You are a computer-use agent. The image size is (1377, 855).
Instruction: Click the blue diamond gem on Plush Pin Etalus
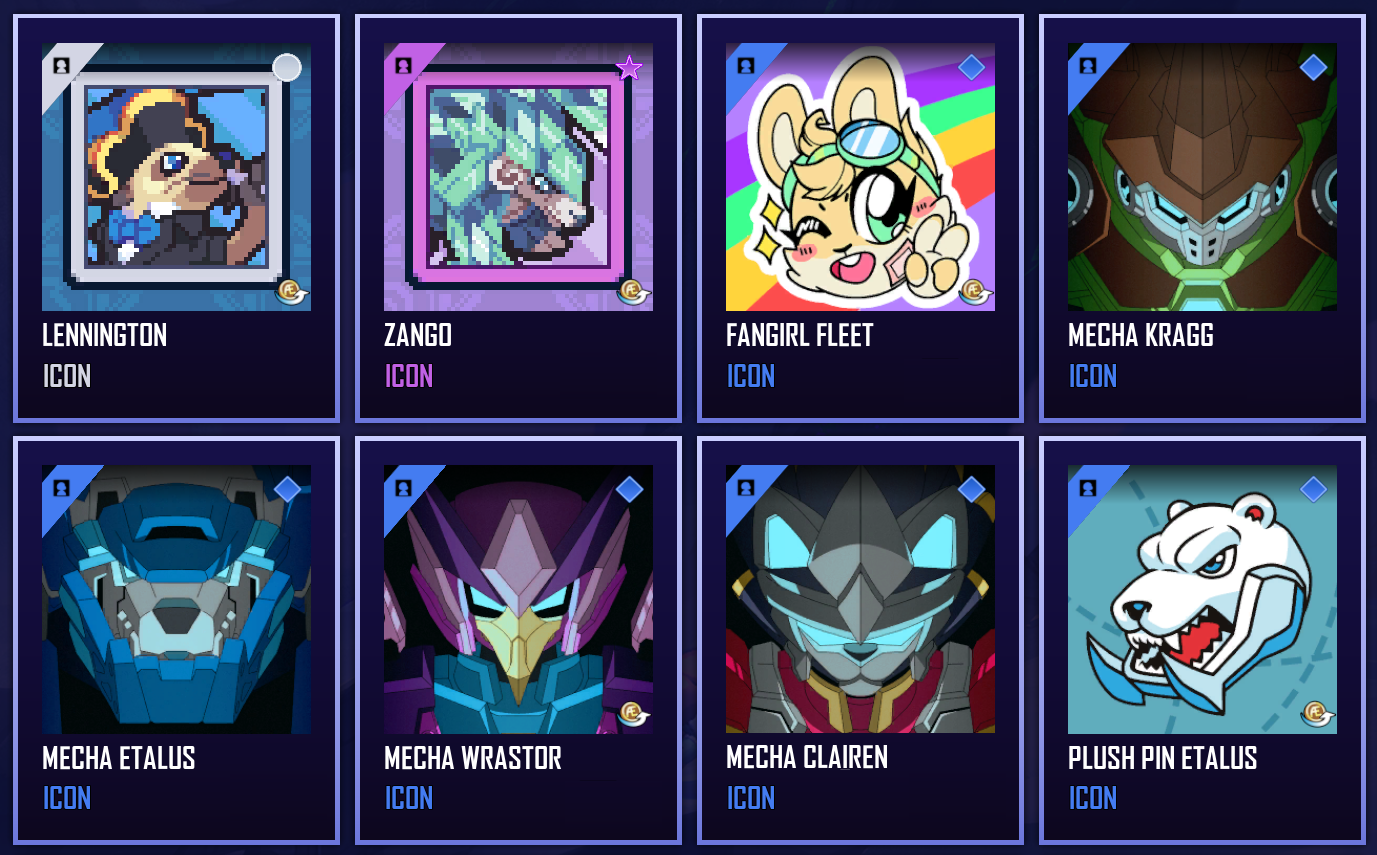click(x=1312, y=488)
